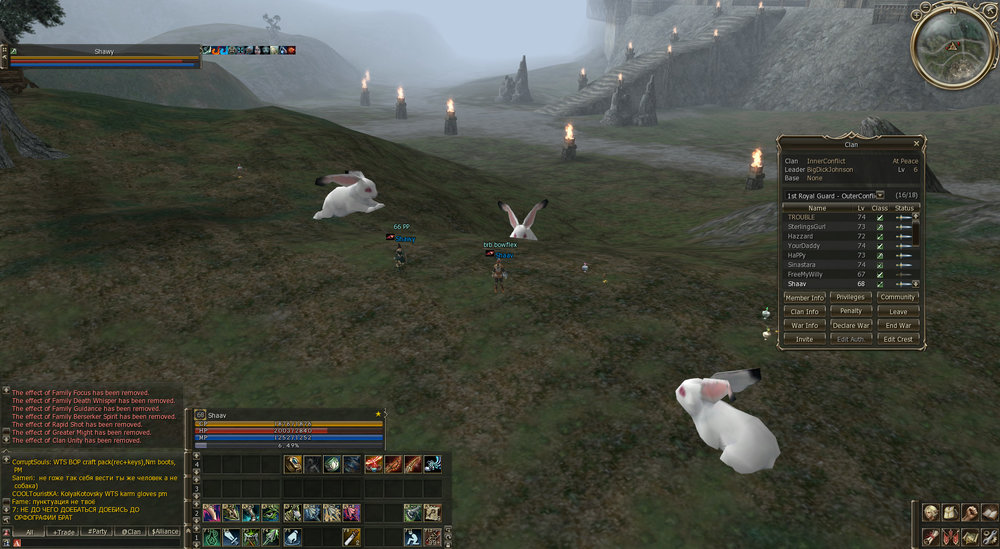This screenshot has height=549, width=1000.
Task: Click the Declare War button
Action: pyautogui.click(x=851, y=325)
